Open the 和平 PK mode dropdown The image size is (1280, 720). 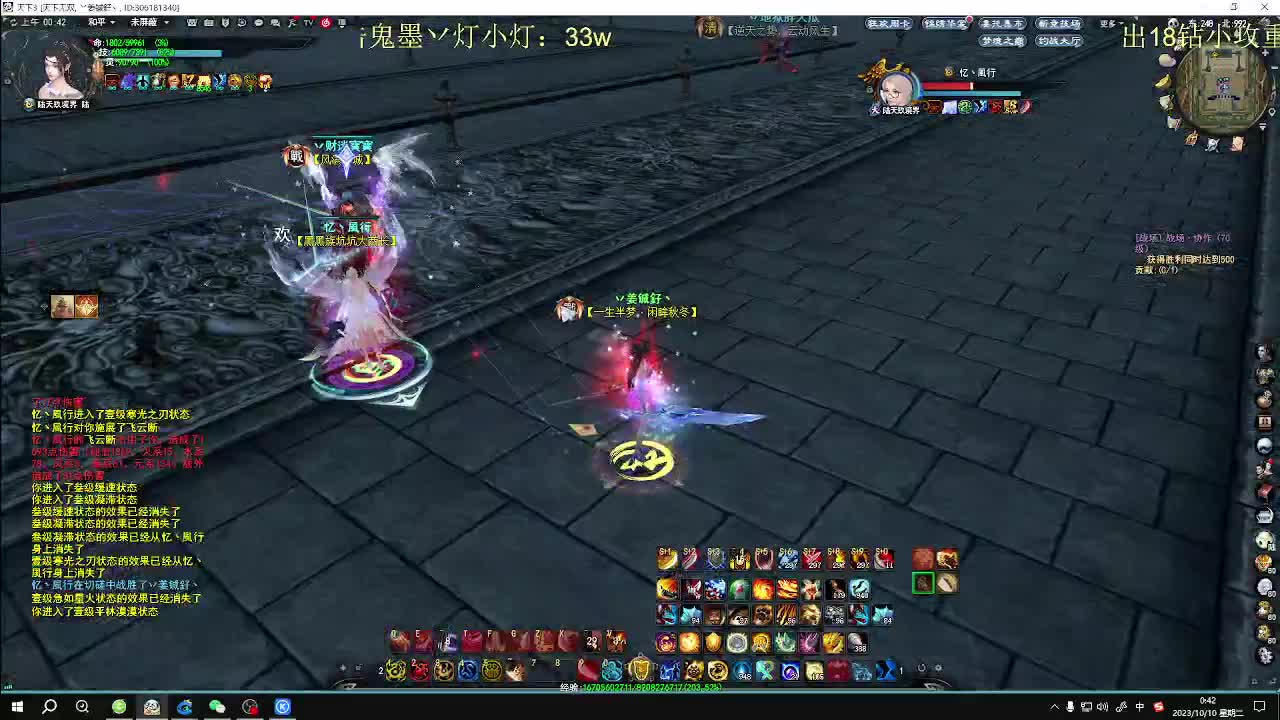pos(100,23)
